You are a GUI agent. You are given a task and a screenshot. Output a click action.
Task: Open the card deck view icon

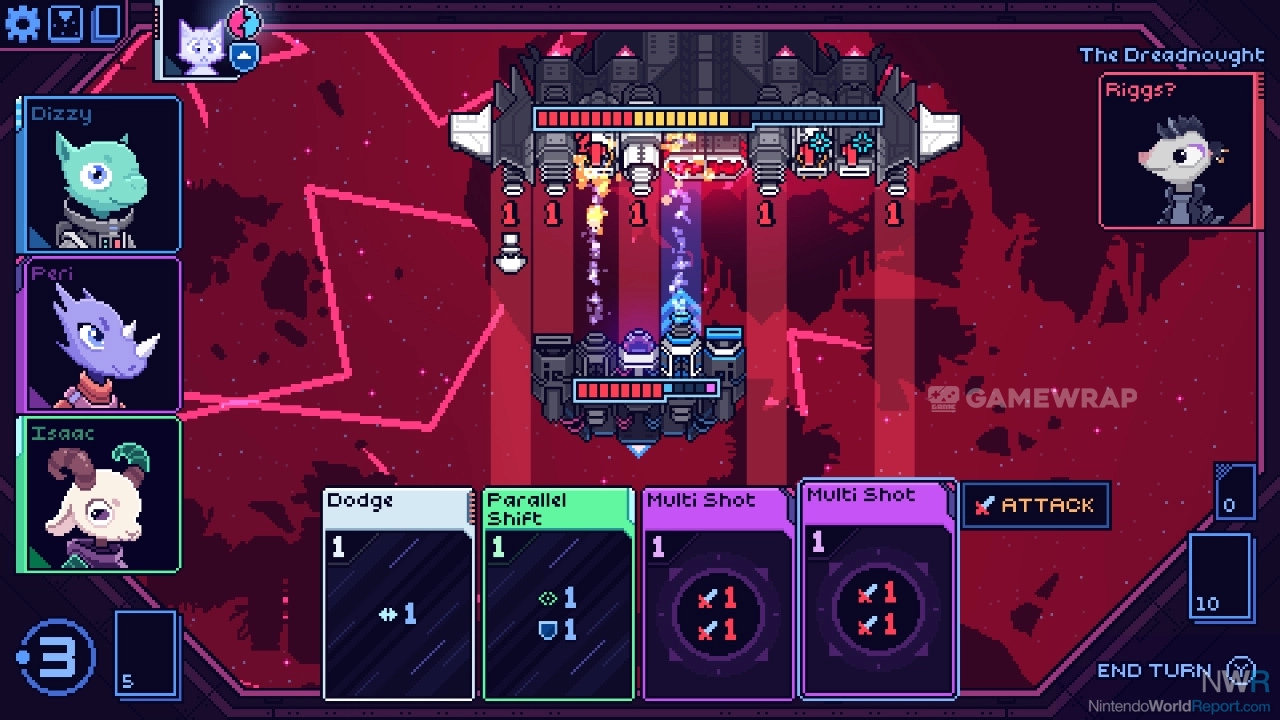[x=106, y=23]
